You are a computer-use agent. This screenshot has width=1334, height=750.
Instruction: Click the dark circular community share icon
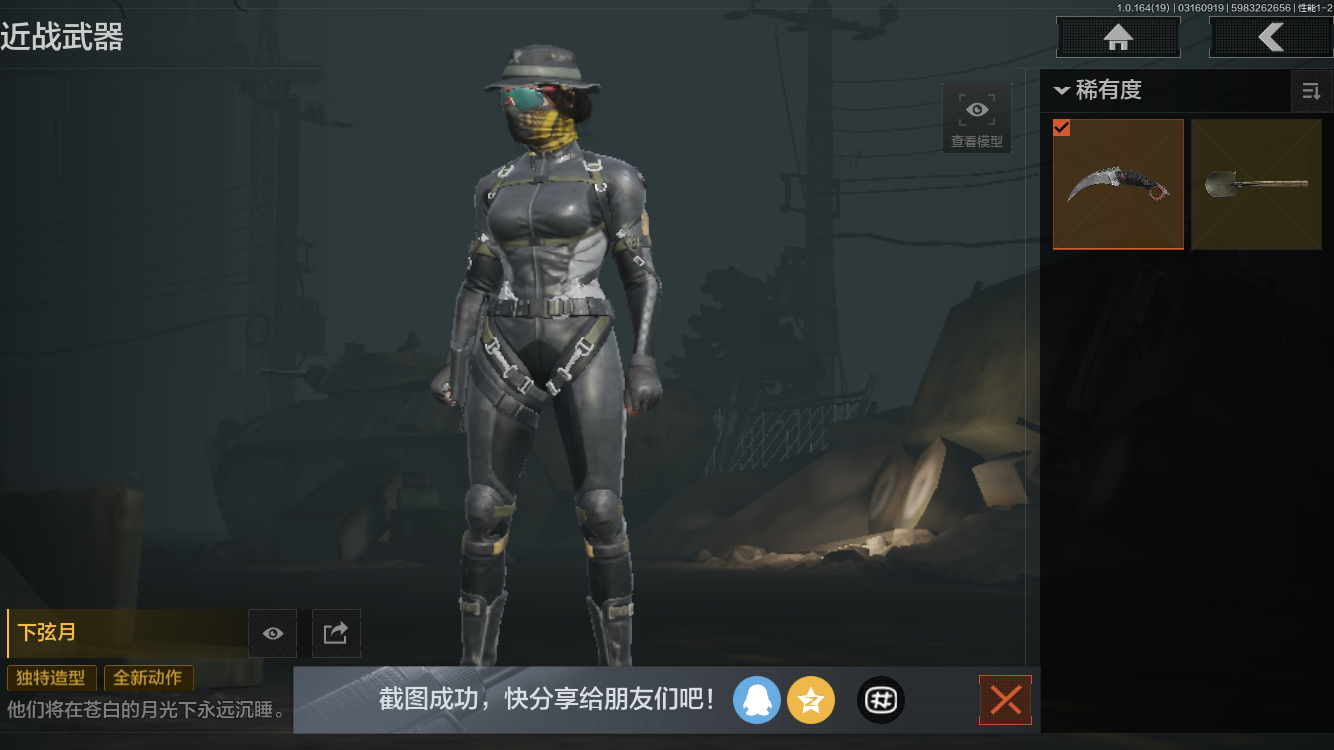[880, 700]
